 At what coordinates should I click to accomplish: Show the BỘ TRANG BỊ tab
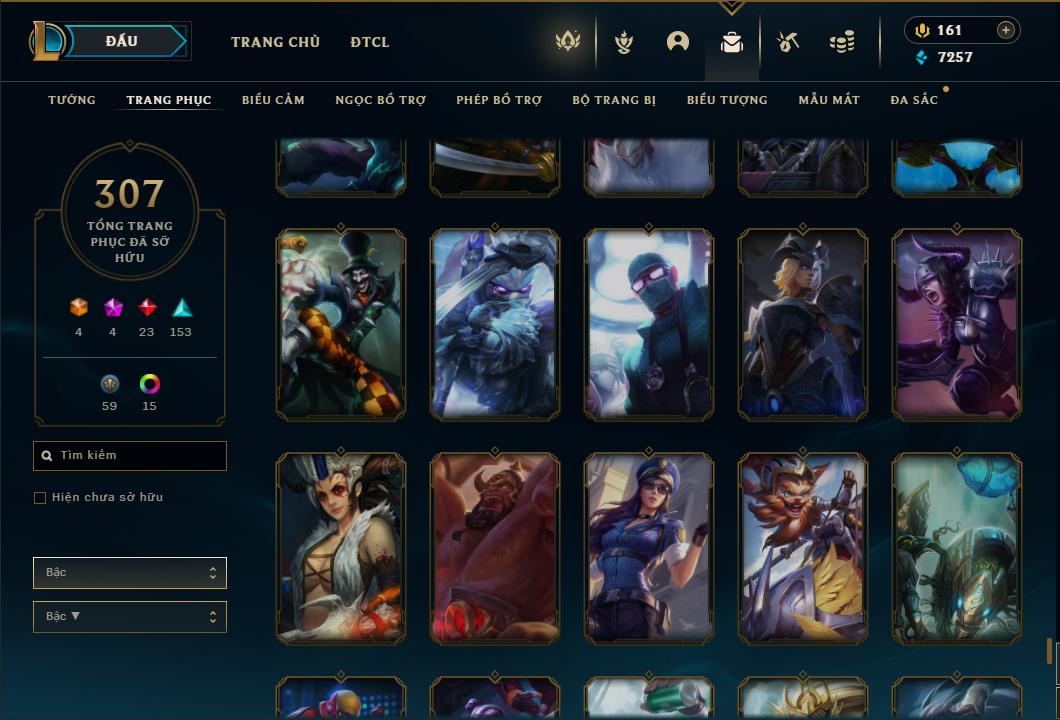(614, 100)
